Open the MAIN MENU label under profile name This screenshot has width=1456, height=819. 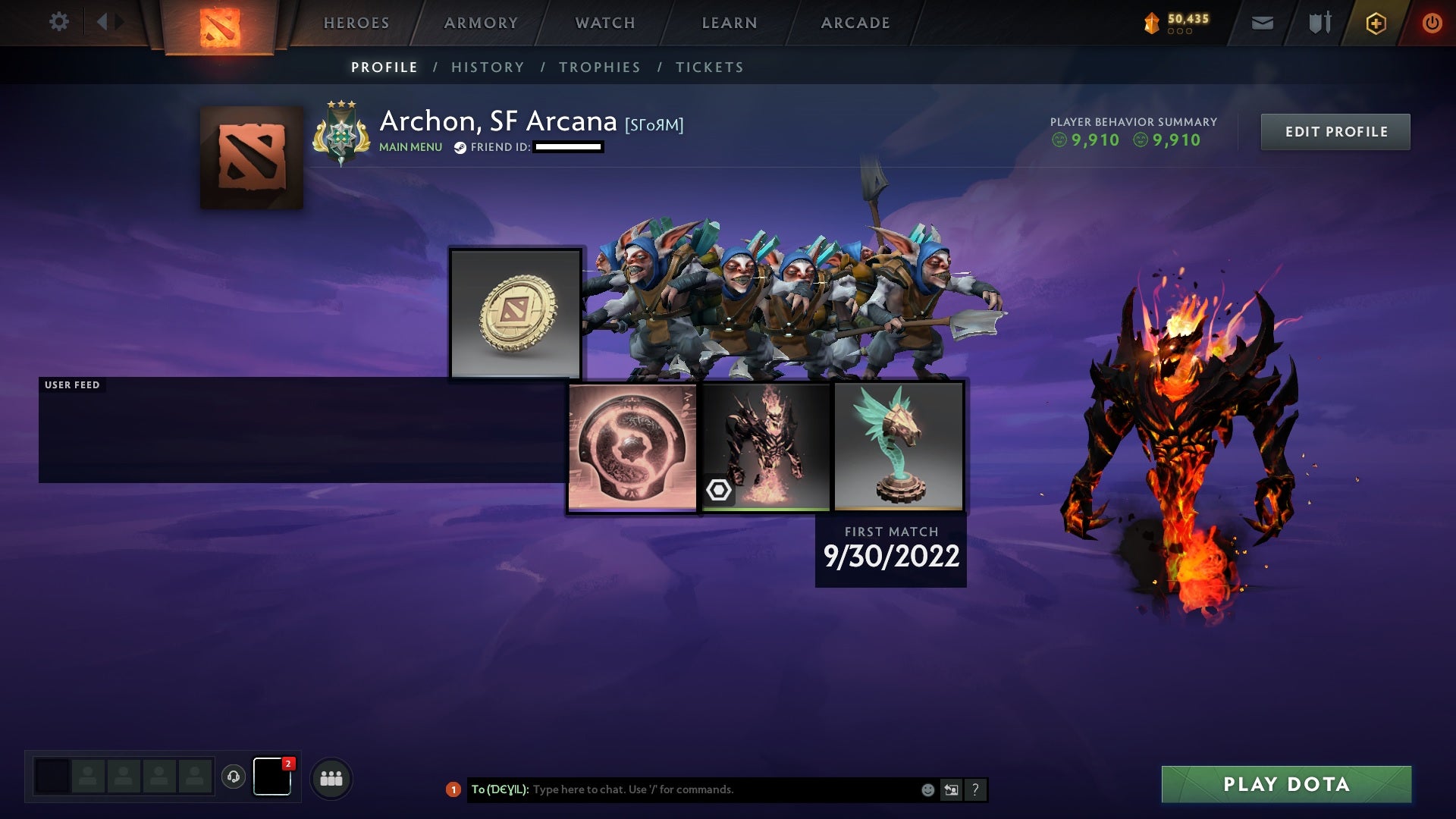[x=410, y=147]
